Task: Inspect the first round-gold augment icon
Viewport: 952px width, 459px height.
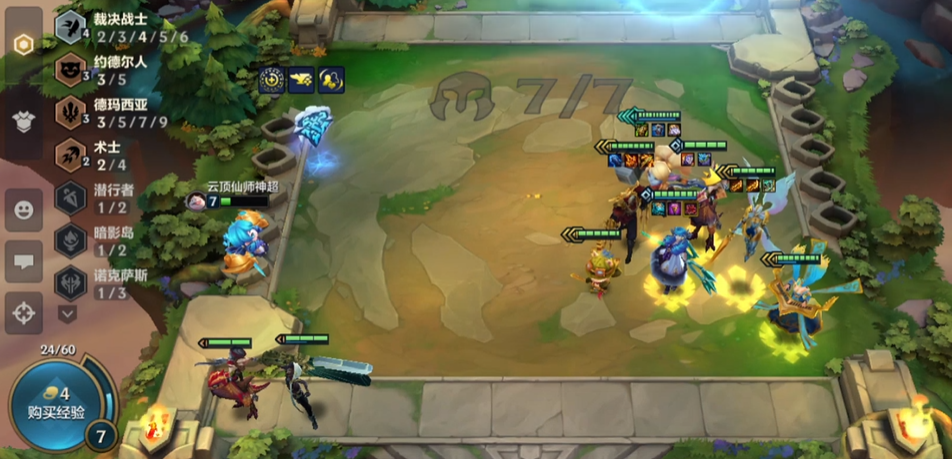Action: (271, 81)
